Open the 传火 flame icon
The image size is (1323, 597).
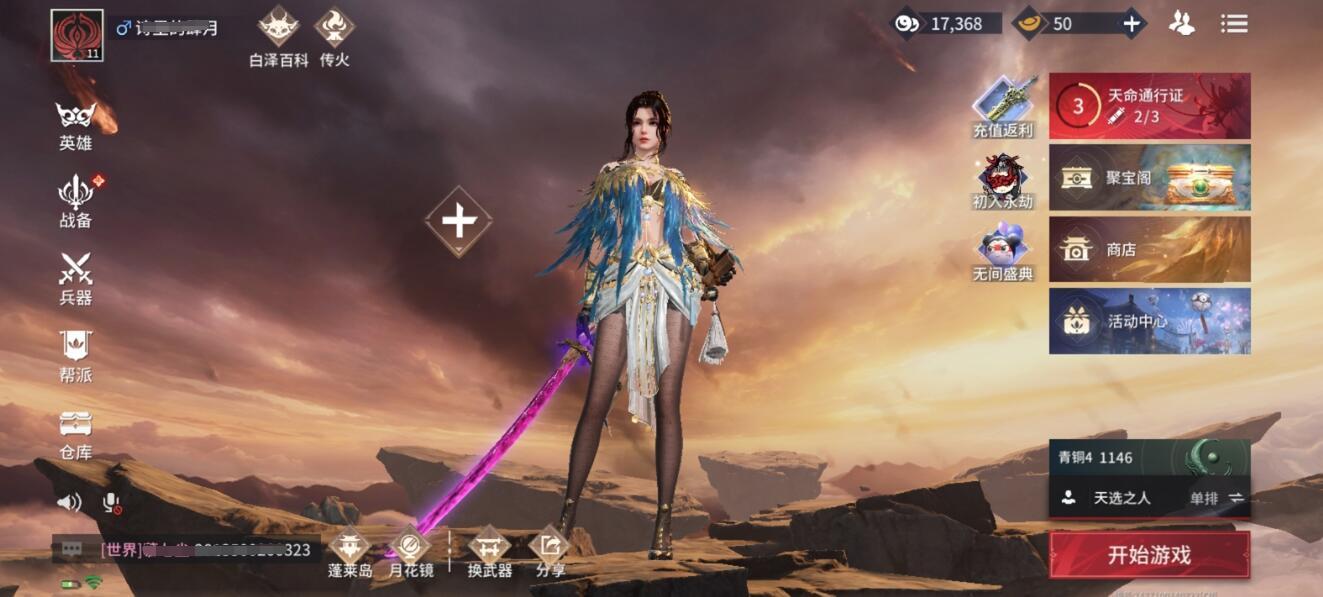[x=335, y=36]
